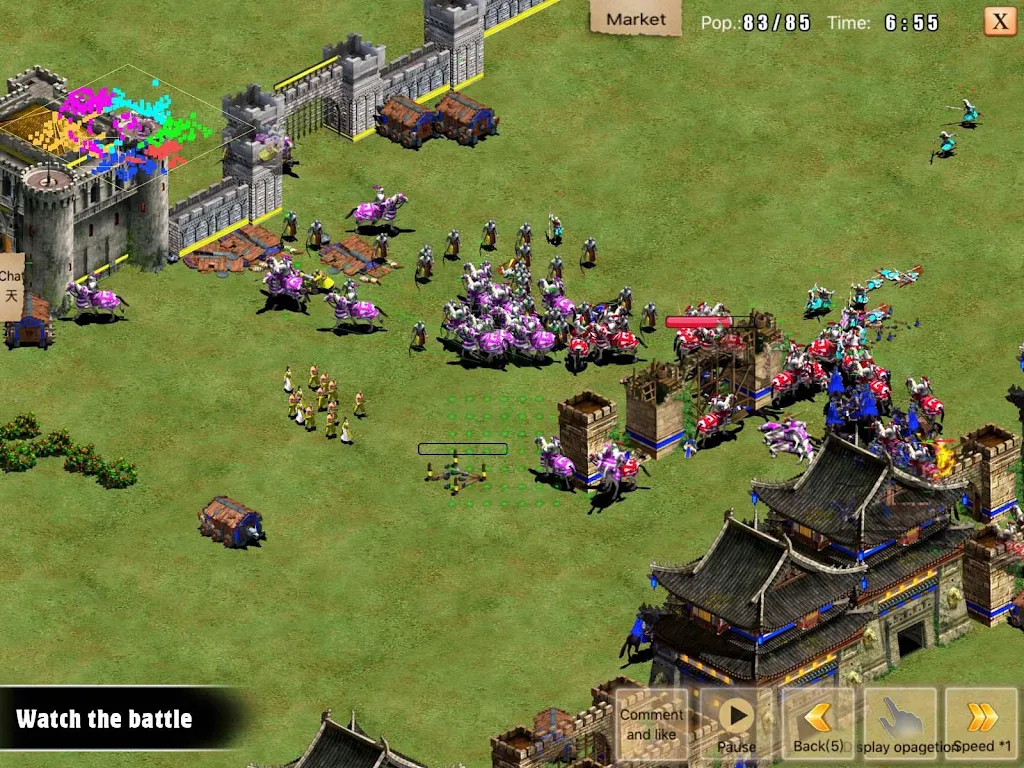This screenshot has width=1024, height=768.
Task: Click the Comment and like button
Action: (x=652, y=724)
